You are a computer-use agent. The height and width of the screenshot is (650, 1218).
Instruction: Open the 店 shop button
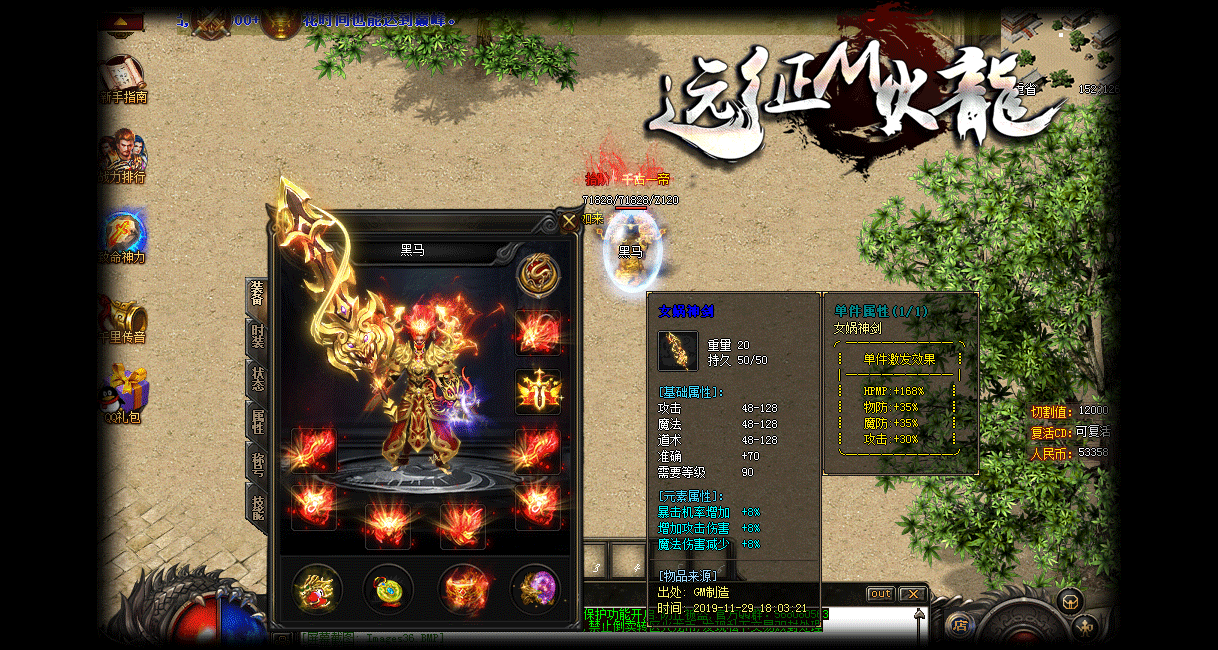[x=961, y=627]
